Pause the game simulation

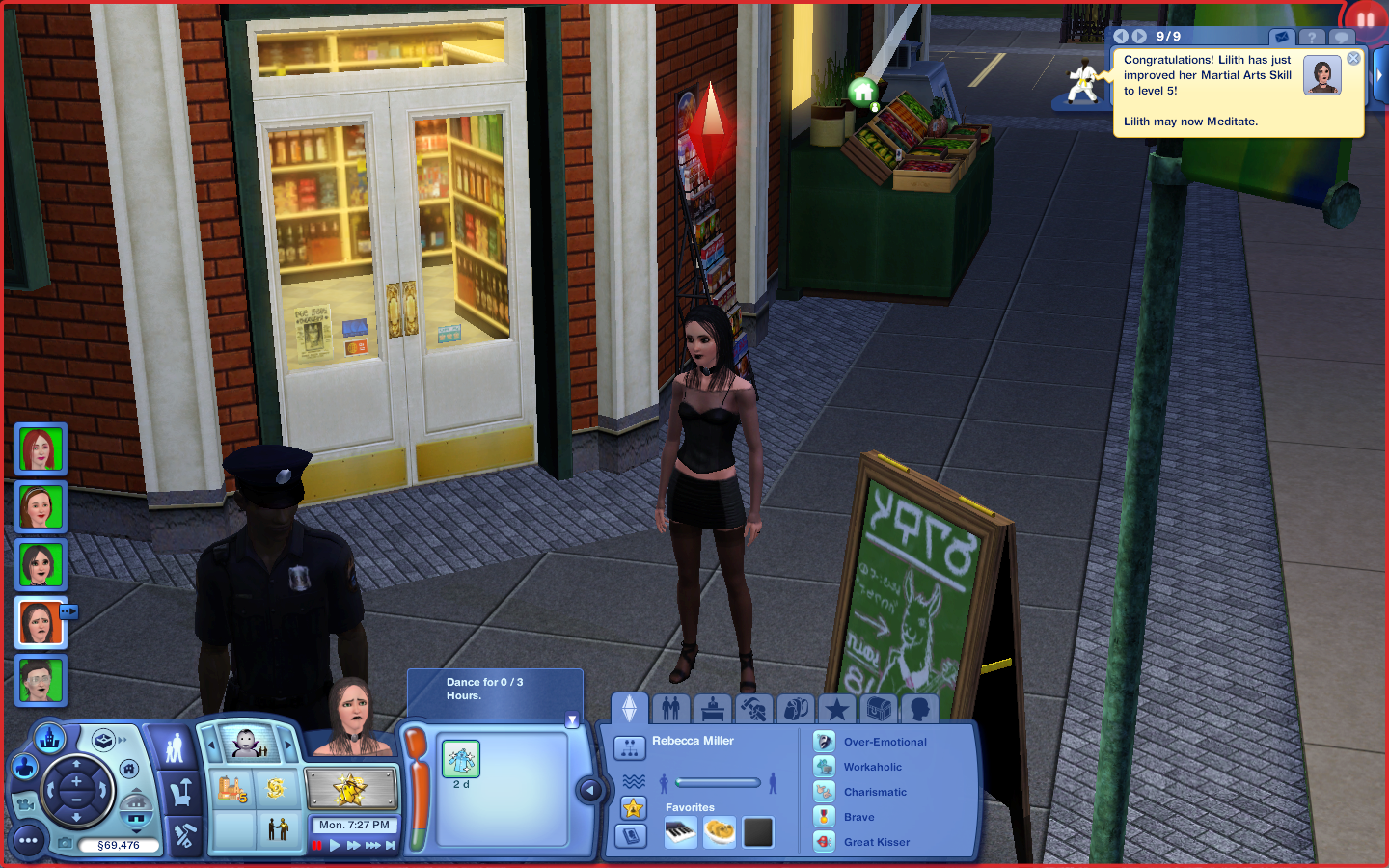click(x=318, y=844)
